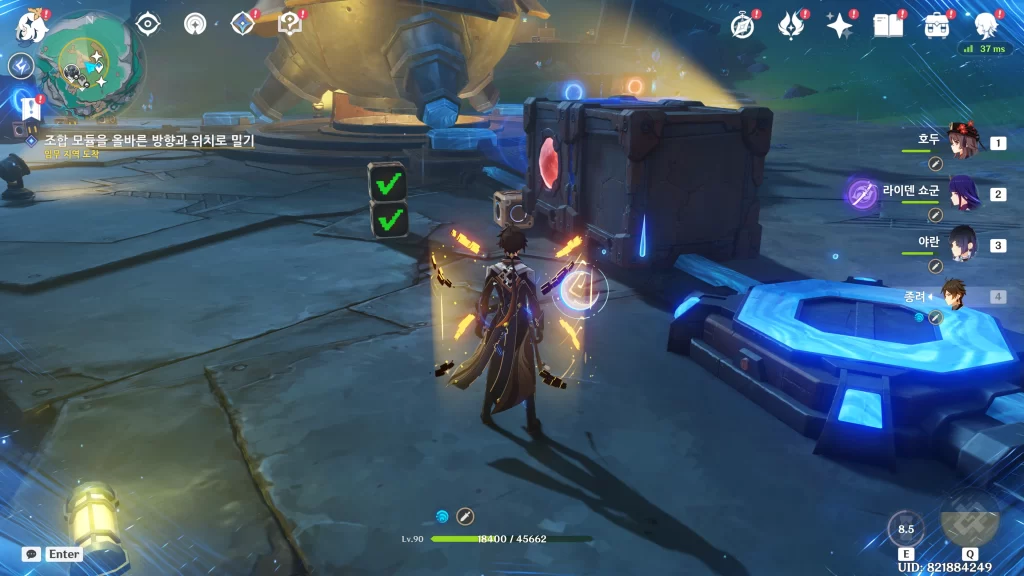
Task: Open the winged battle pass icon
Action: click(791, 26)
